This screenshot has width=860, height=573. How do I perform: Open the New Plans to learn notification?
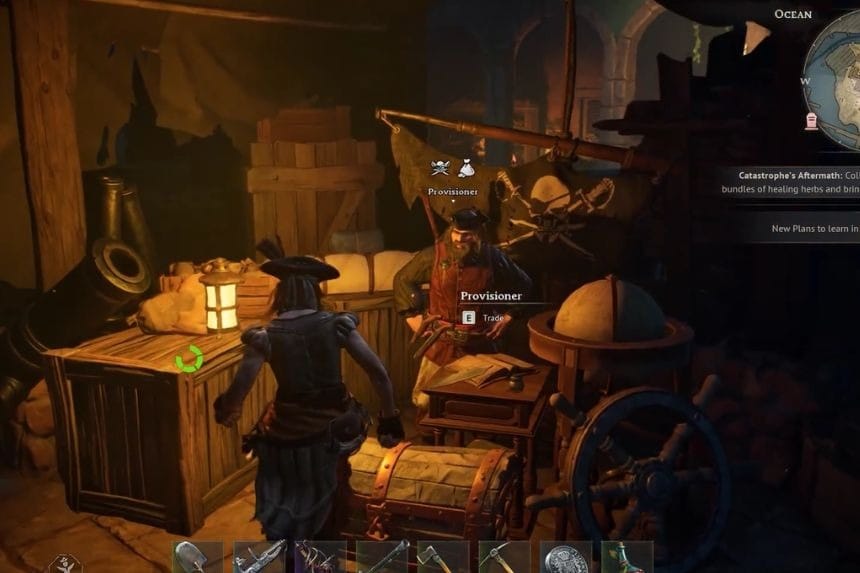coord(814,228)
